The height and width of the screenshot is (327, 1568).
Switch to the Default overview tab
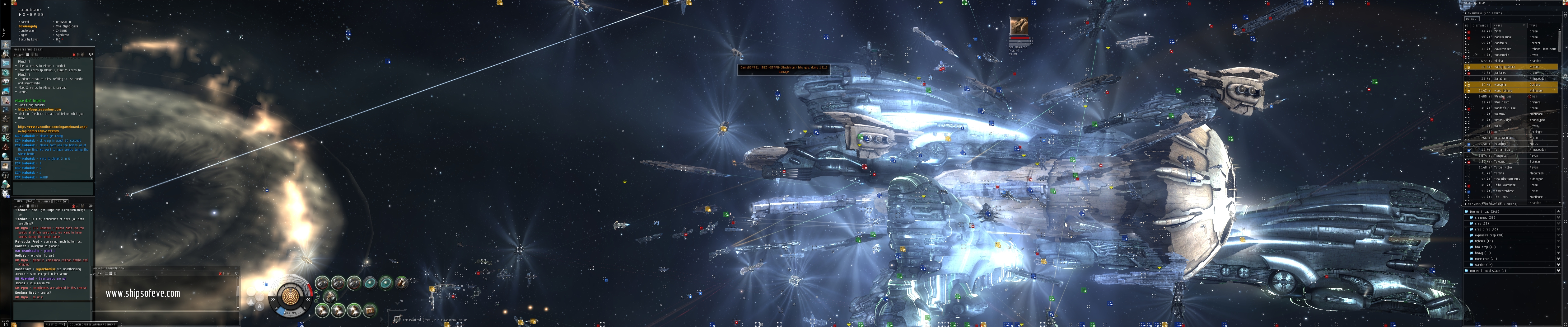tap(1472, 19)
